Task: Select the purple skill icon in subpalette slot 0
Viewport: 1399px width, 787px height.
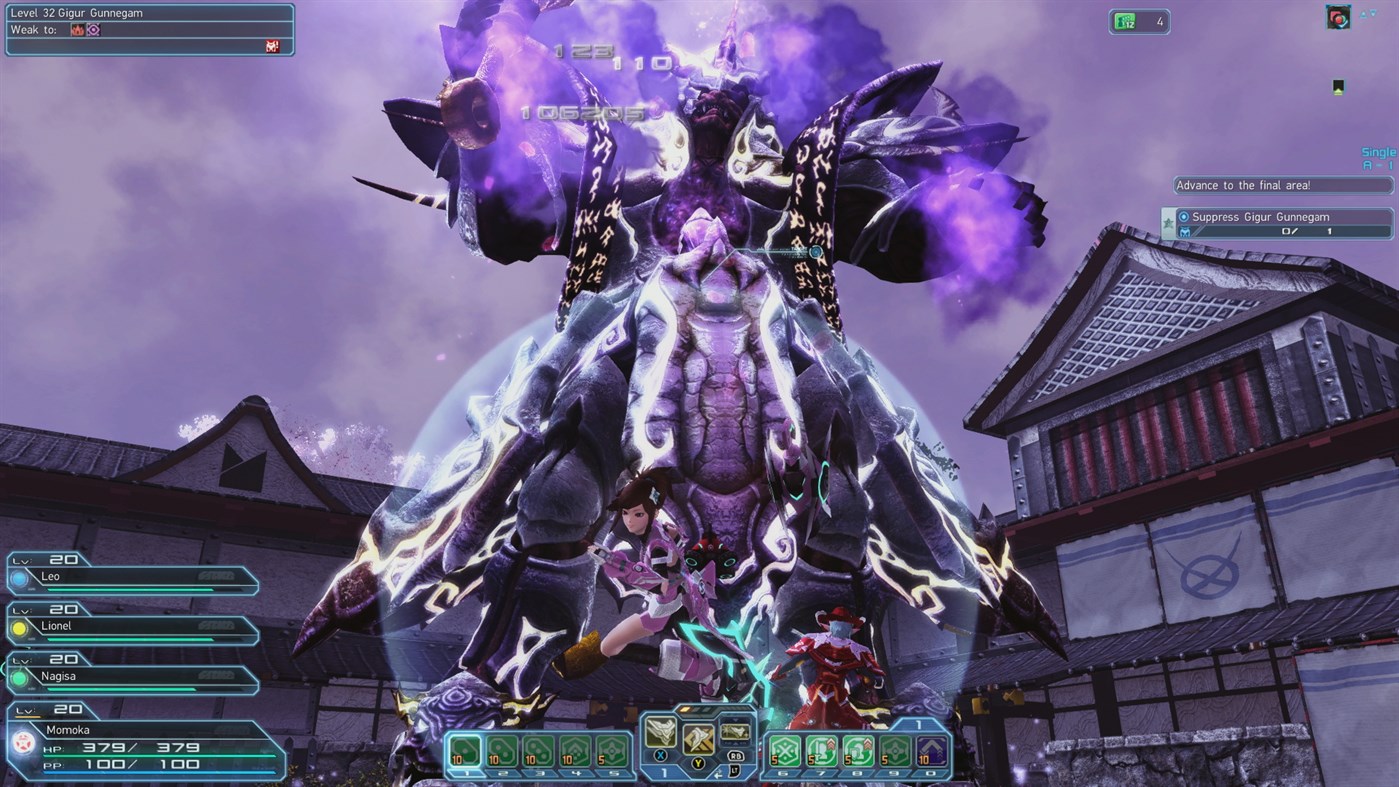Action: point(931,750)
